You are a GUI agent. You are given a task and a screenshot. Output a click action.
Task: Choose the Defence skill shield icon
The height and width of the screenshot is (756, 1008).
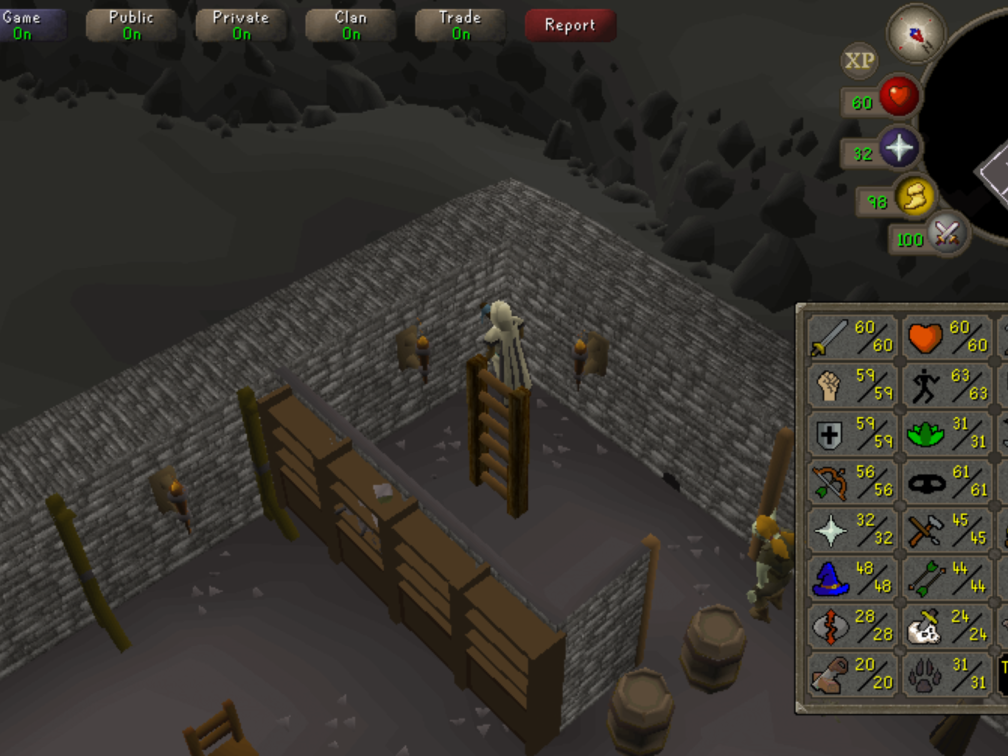[x=852, y=433]
